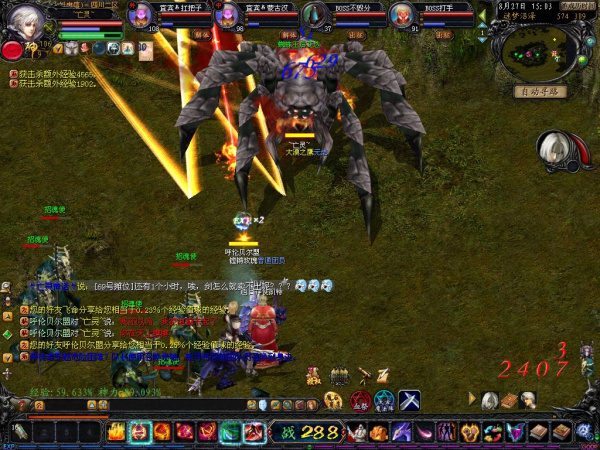Click the 自动寻路 auto-pathfinding button
The width and height of the screenshot is (600, 450).
click(x=541, y=91)
